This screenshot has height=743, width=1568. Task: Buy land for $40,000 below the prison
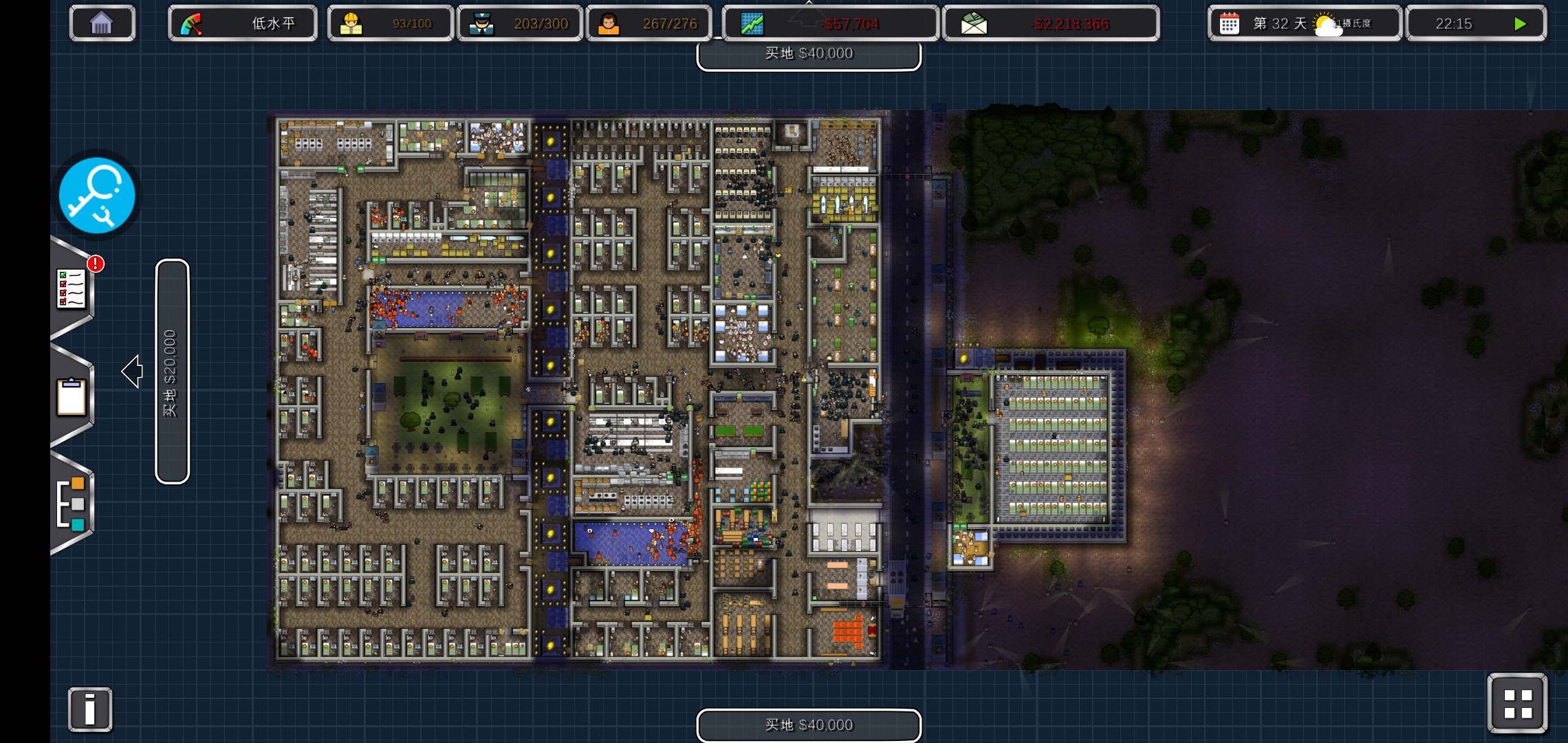tap(809, 725)
